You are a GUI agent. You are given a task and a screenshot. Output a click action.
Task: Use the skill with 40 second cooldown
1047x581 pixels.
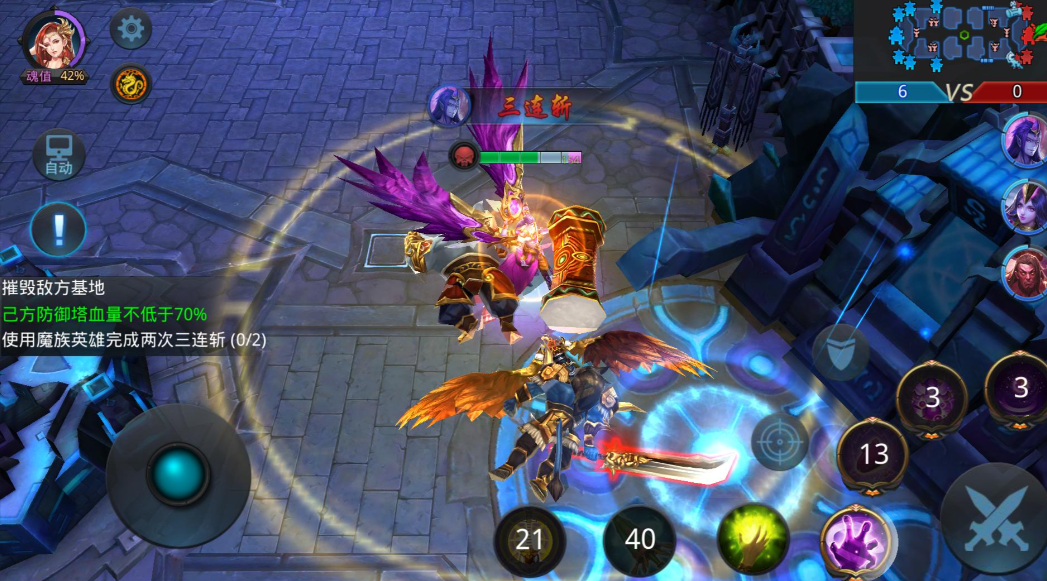[640, 541]
